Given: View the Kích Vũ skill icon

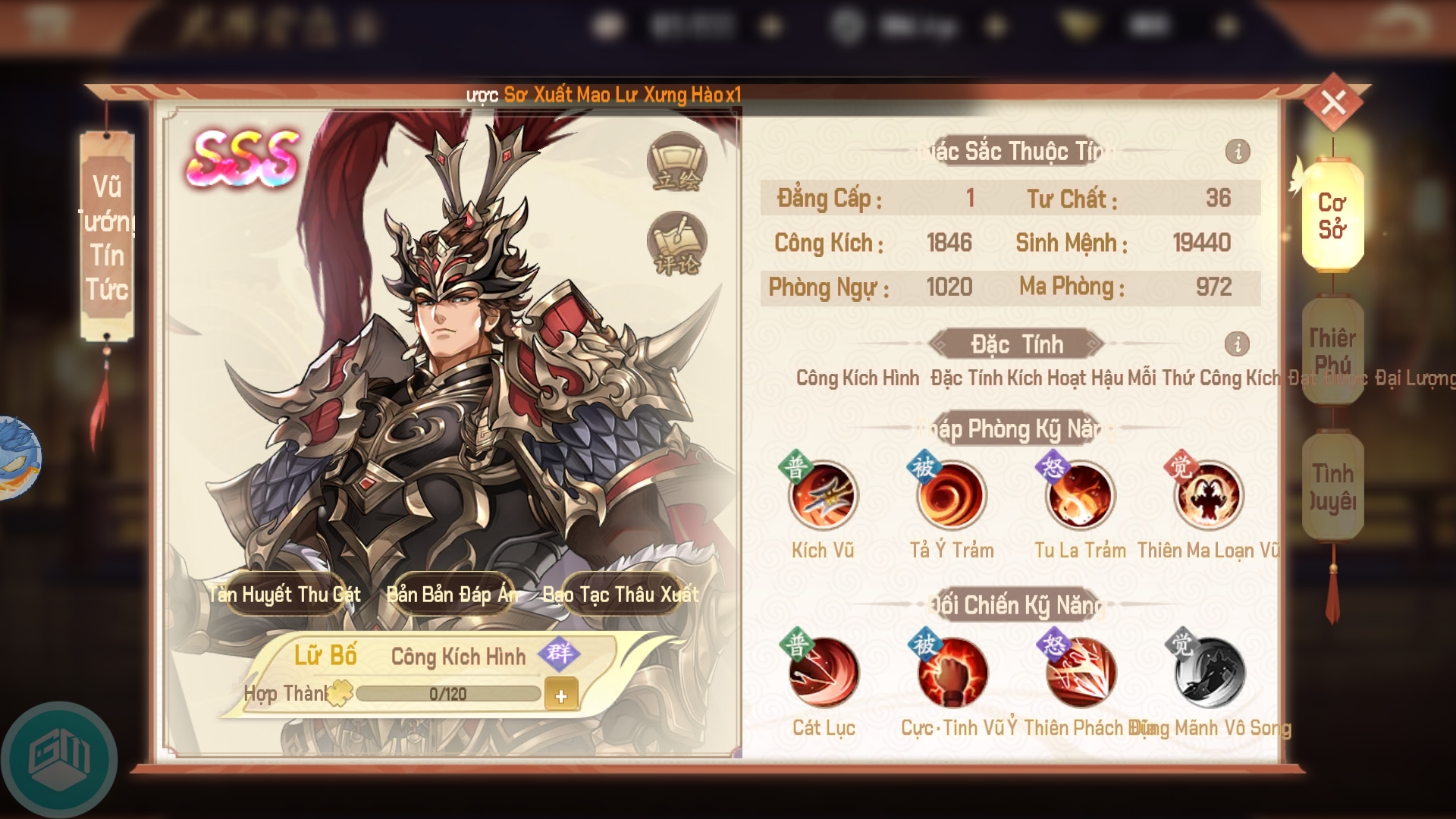Looking at the screenshot, I should (823, 496).
